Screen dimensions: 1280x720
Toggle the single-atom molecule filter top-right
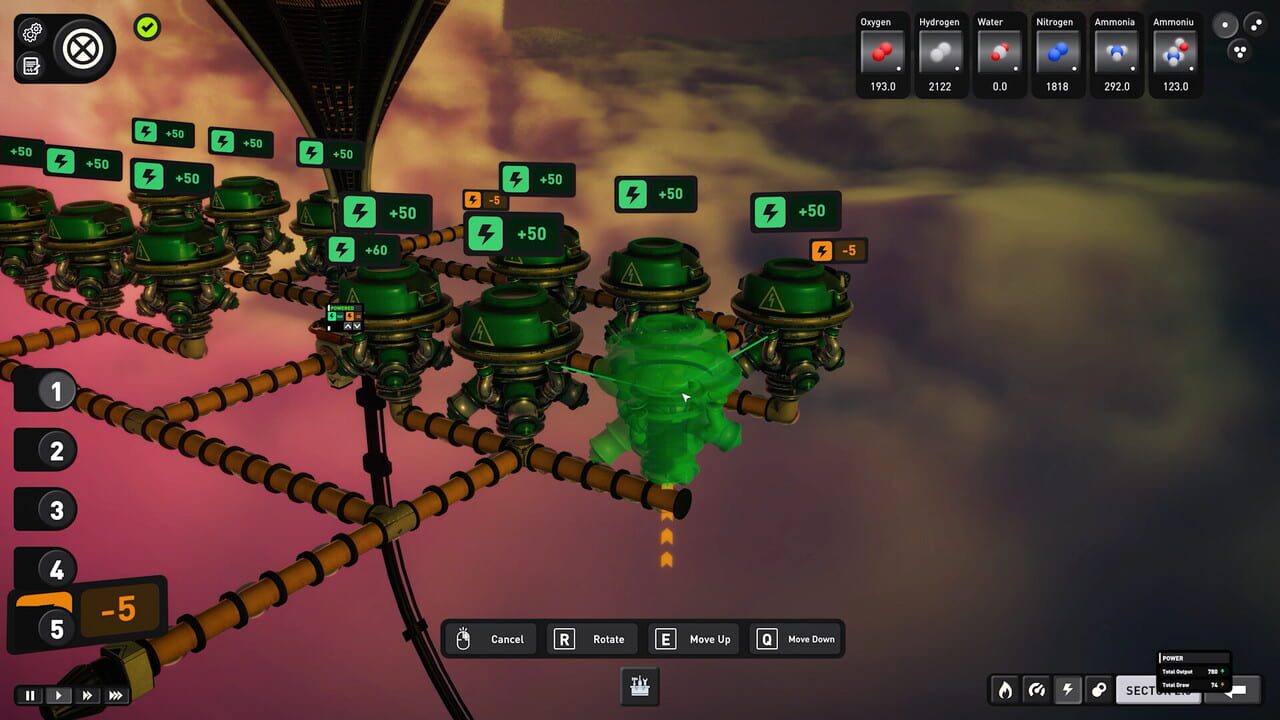pos(1224,24)
